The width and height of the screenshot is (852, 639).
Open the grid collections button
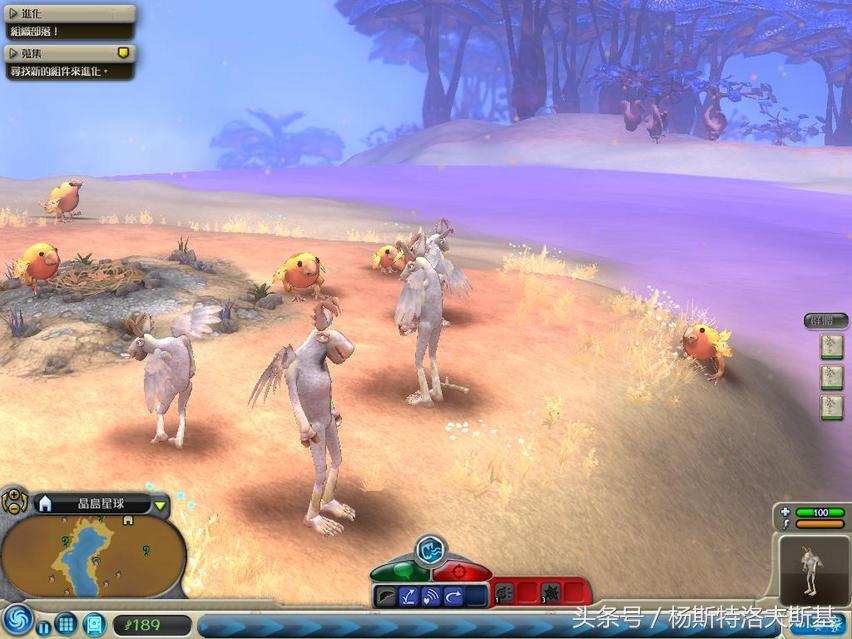66,624
